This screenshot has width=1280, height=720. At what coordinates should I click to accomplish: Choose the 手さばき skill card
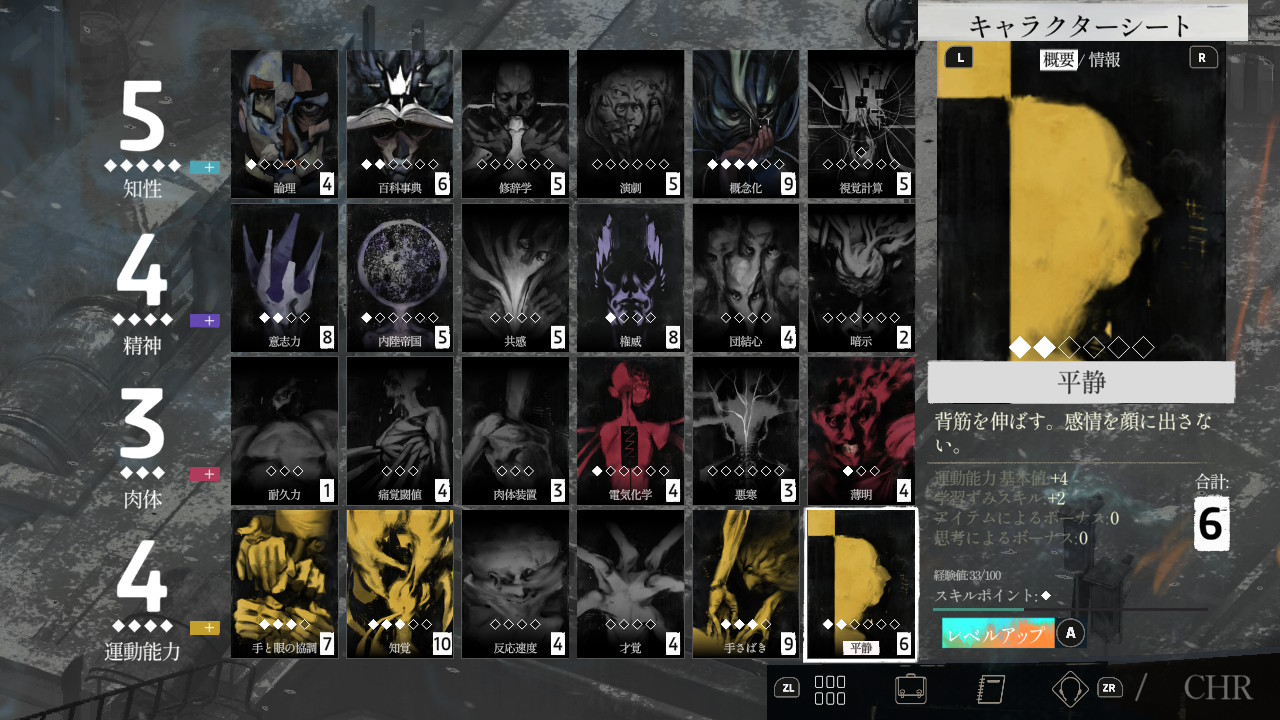pos(746,584)
